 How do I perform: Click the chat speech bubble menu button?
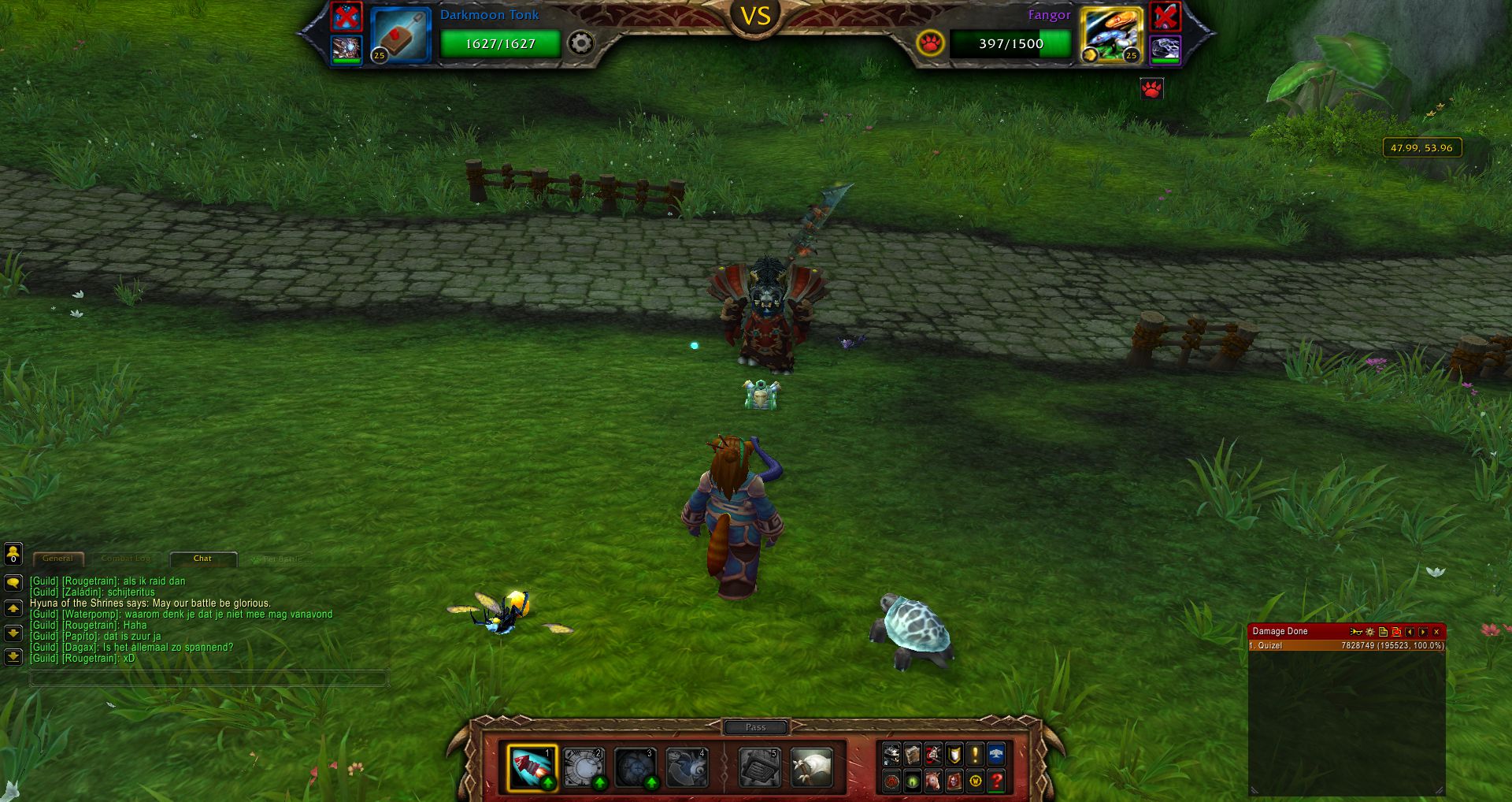point(13,583)
